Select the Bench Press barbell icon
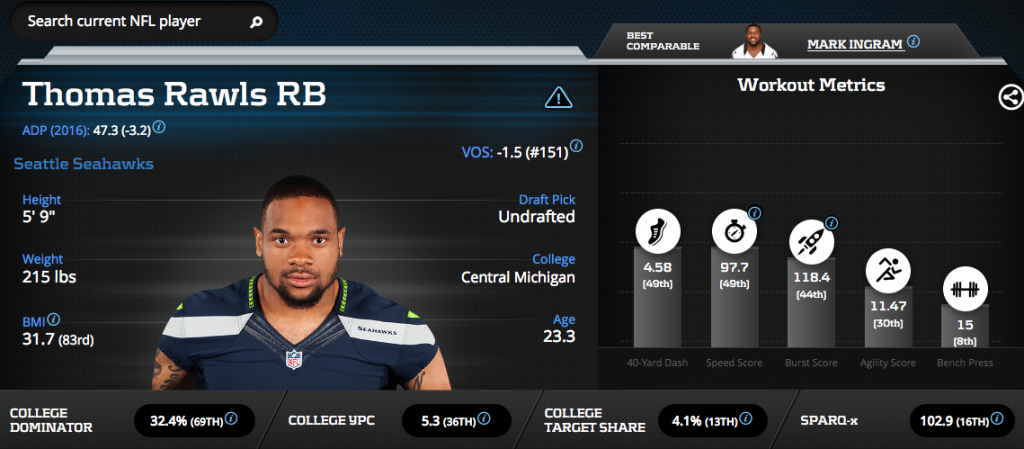Viewport: 1024px width, 449px height. click(x=964, y=288)
